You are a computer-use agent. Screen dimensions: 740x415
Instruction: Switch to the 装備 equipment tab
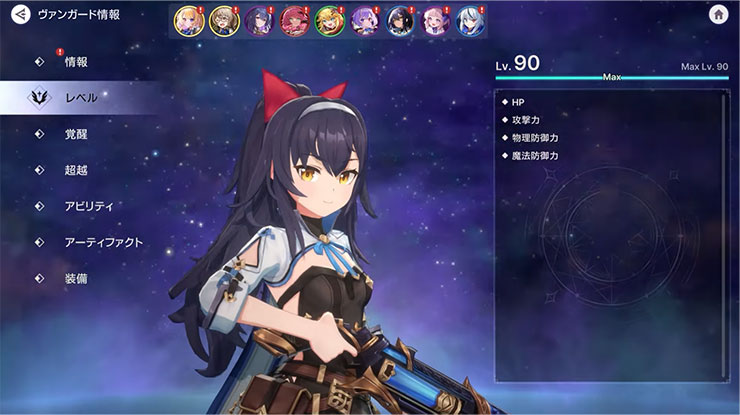(x=76, y=278)
